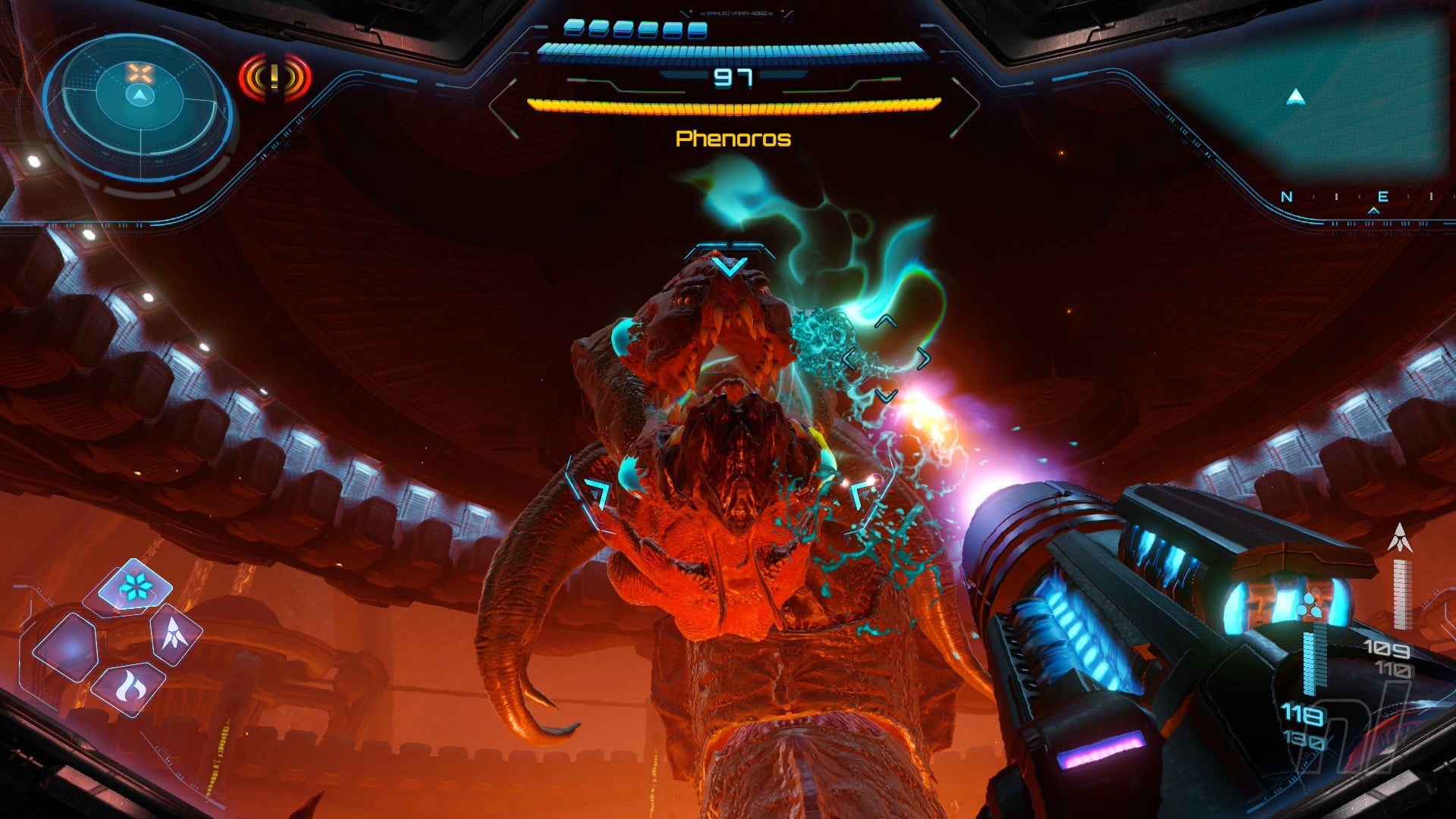
Task: Click the red exclamation hazard warning icon
Action: [x=275, y=77]
